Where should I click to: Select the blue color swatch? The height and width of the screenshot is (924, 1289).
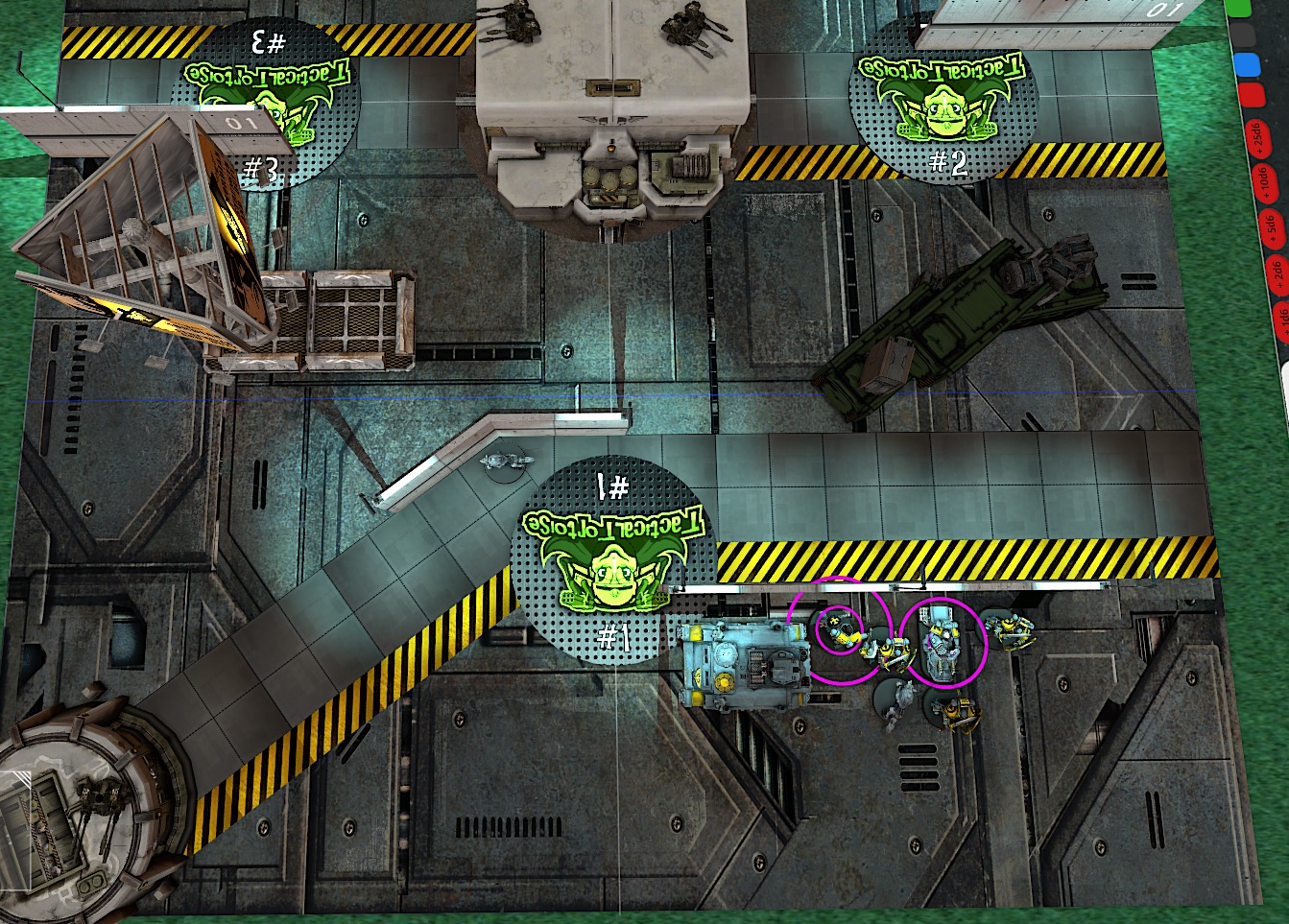tap(1246, 65)
